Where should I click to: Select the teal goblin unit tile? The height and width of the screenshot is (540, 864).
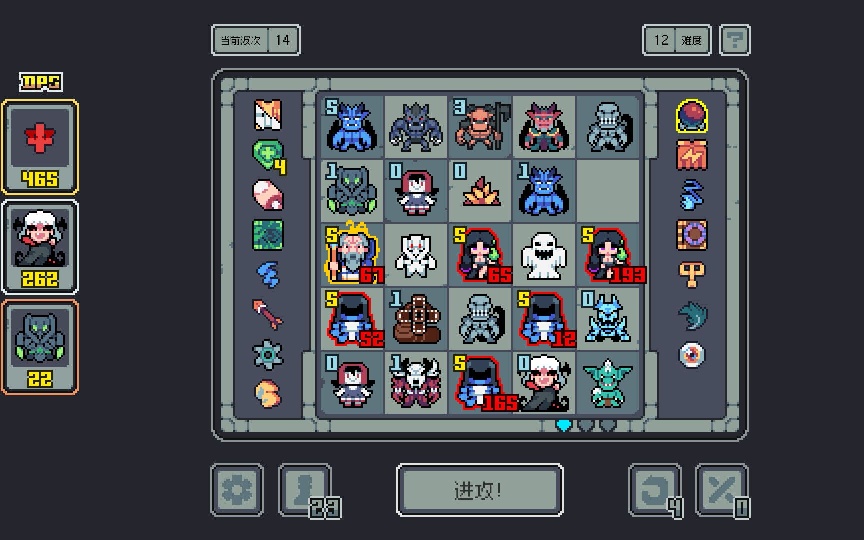[x=608, y=382]
